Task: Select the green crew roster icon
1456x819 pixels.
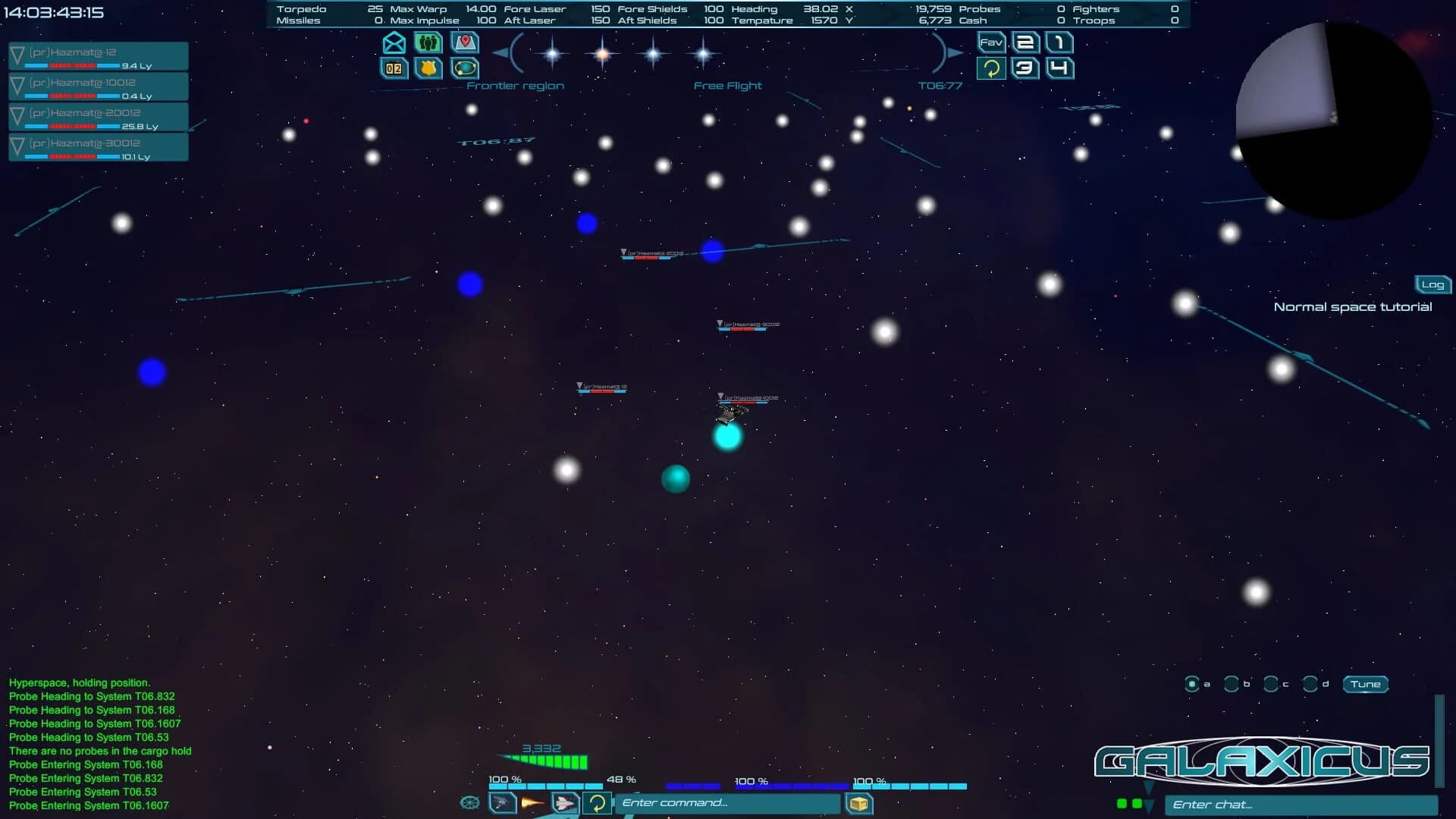Action: click(427, 43)
